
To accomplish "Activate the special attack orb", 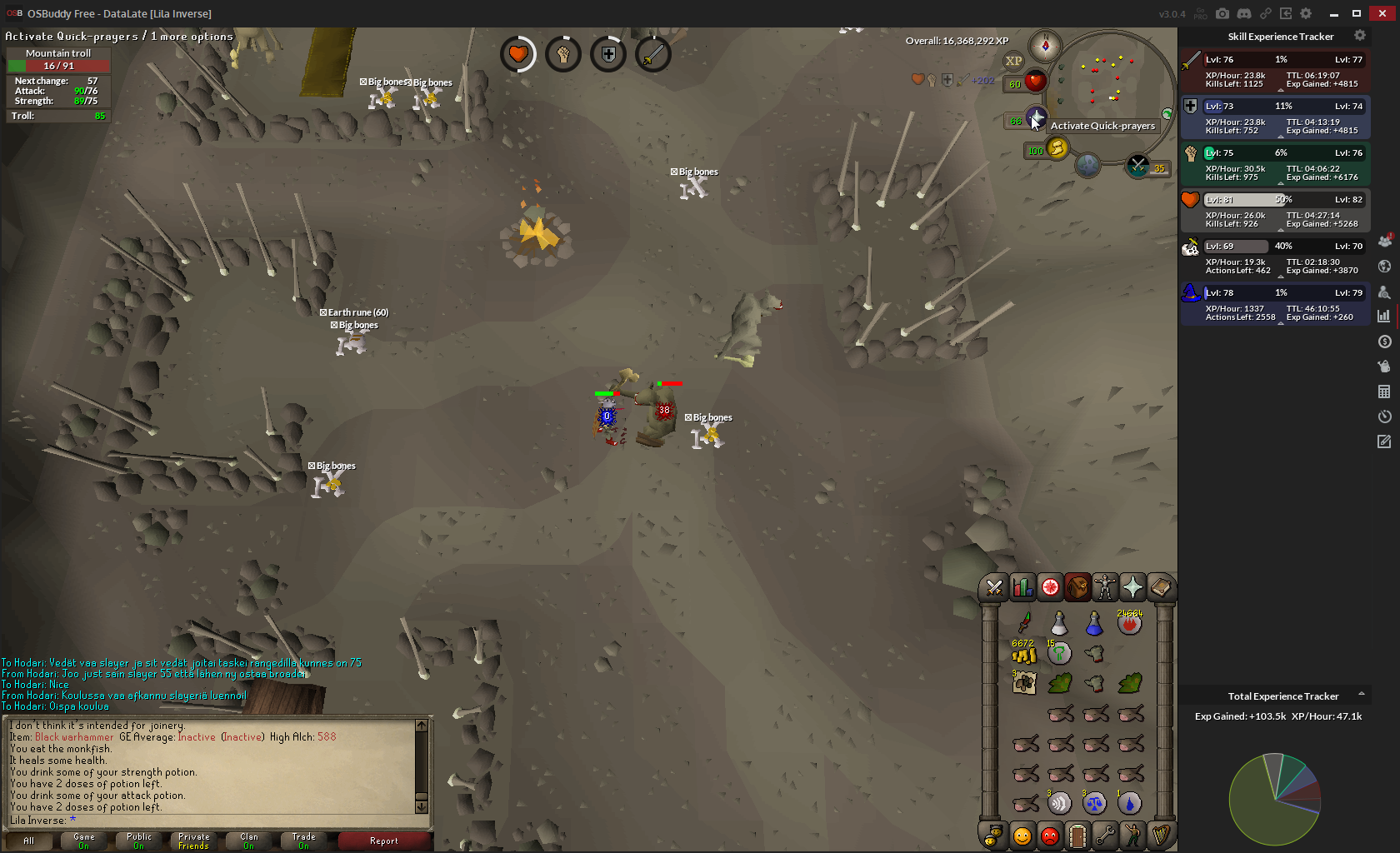I will tap(1137, 166).
